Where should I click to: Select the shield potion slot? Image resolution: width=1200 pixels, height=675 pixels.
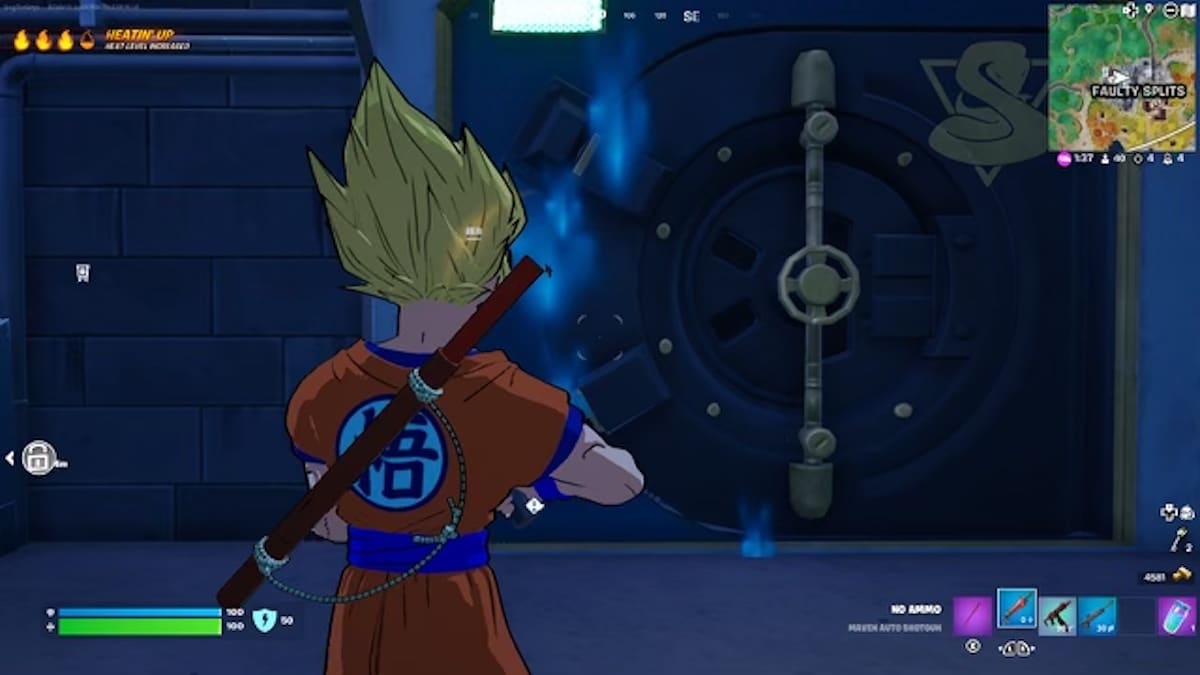coord(1177,615)
